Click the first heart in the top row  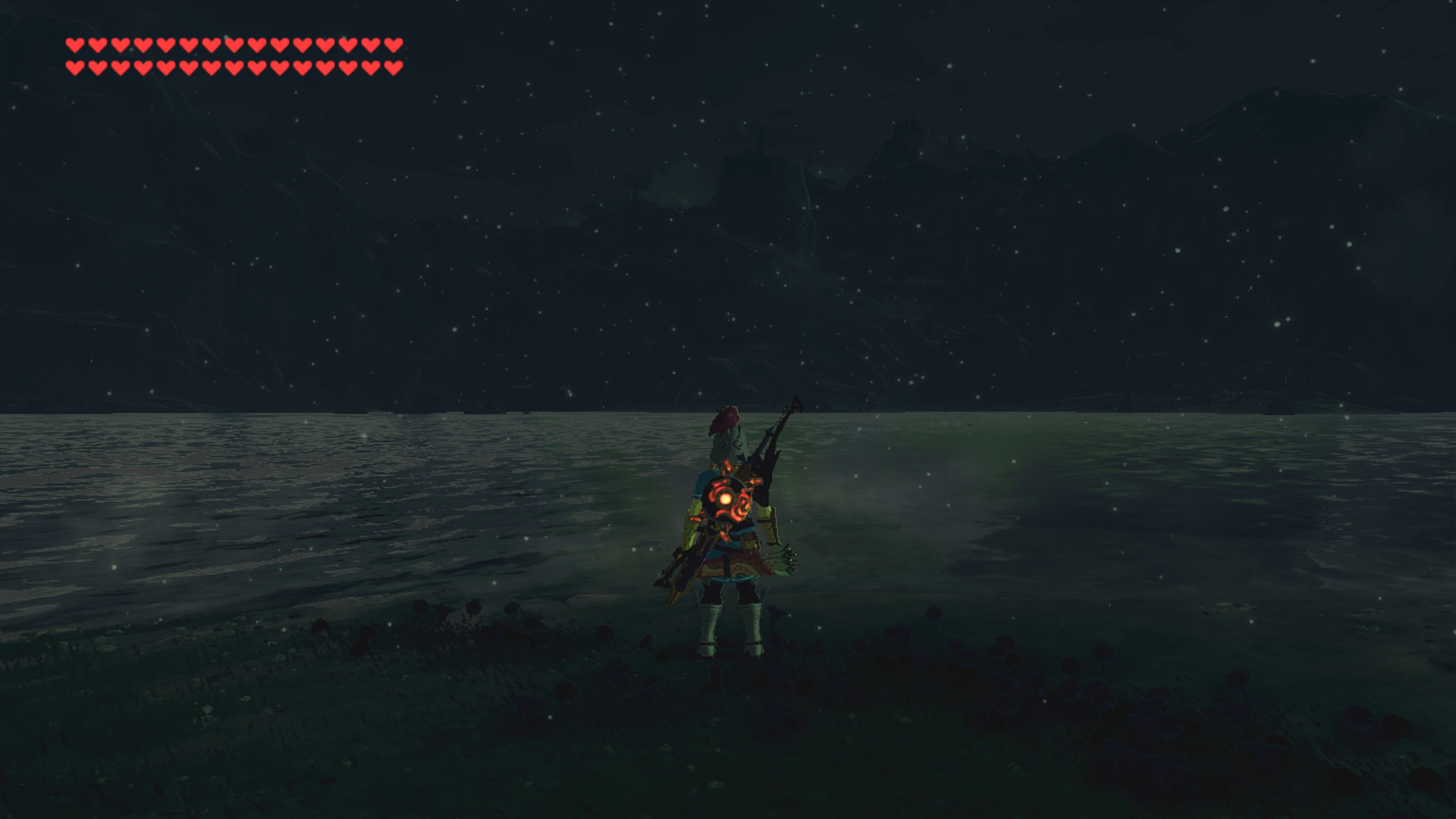[x=75, y=45]
